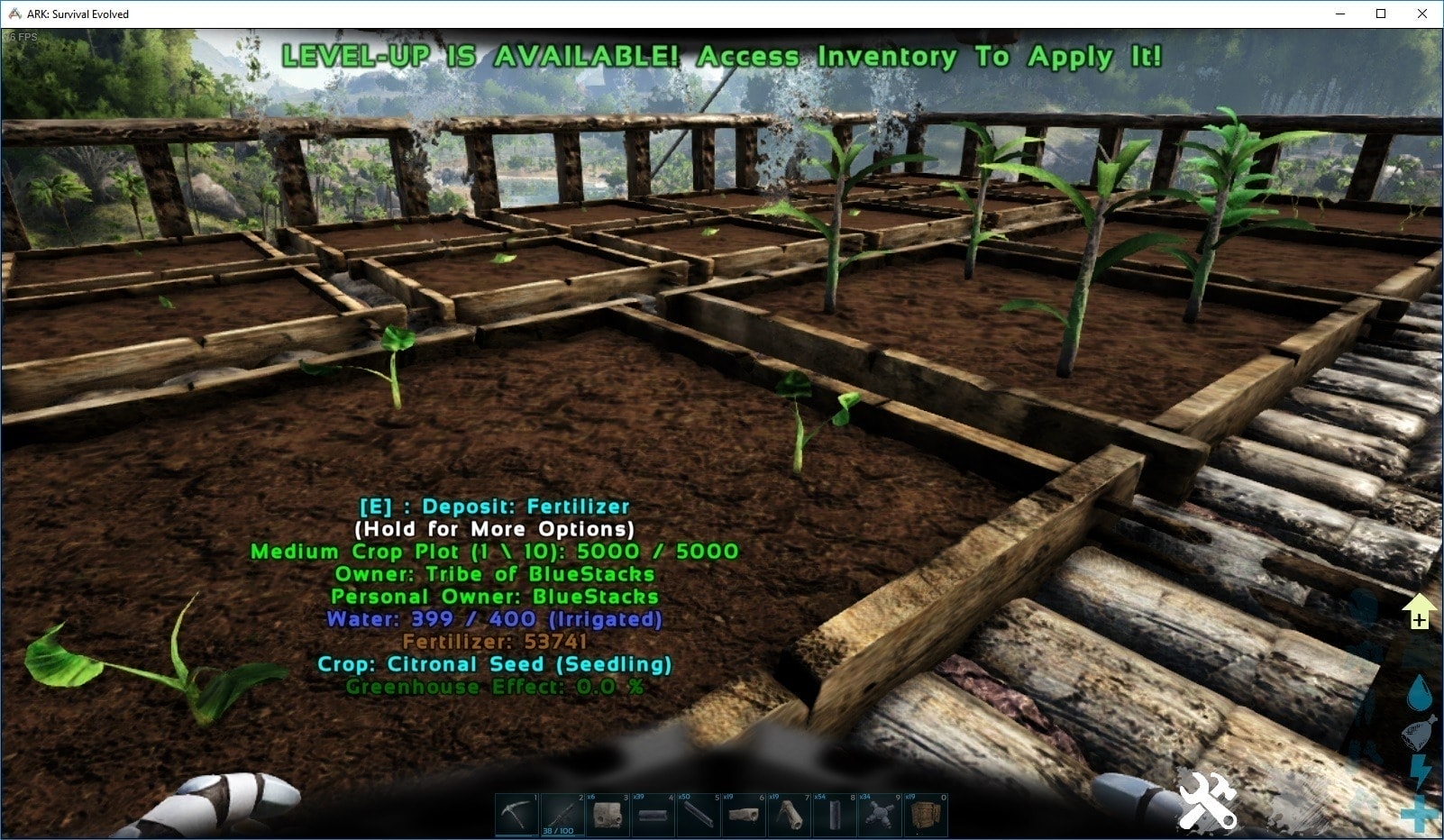Screen dimensions: 1444x840
Task: Select the bent stone pipe in slot 7
Action: 789,815
